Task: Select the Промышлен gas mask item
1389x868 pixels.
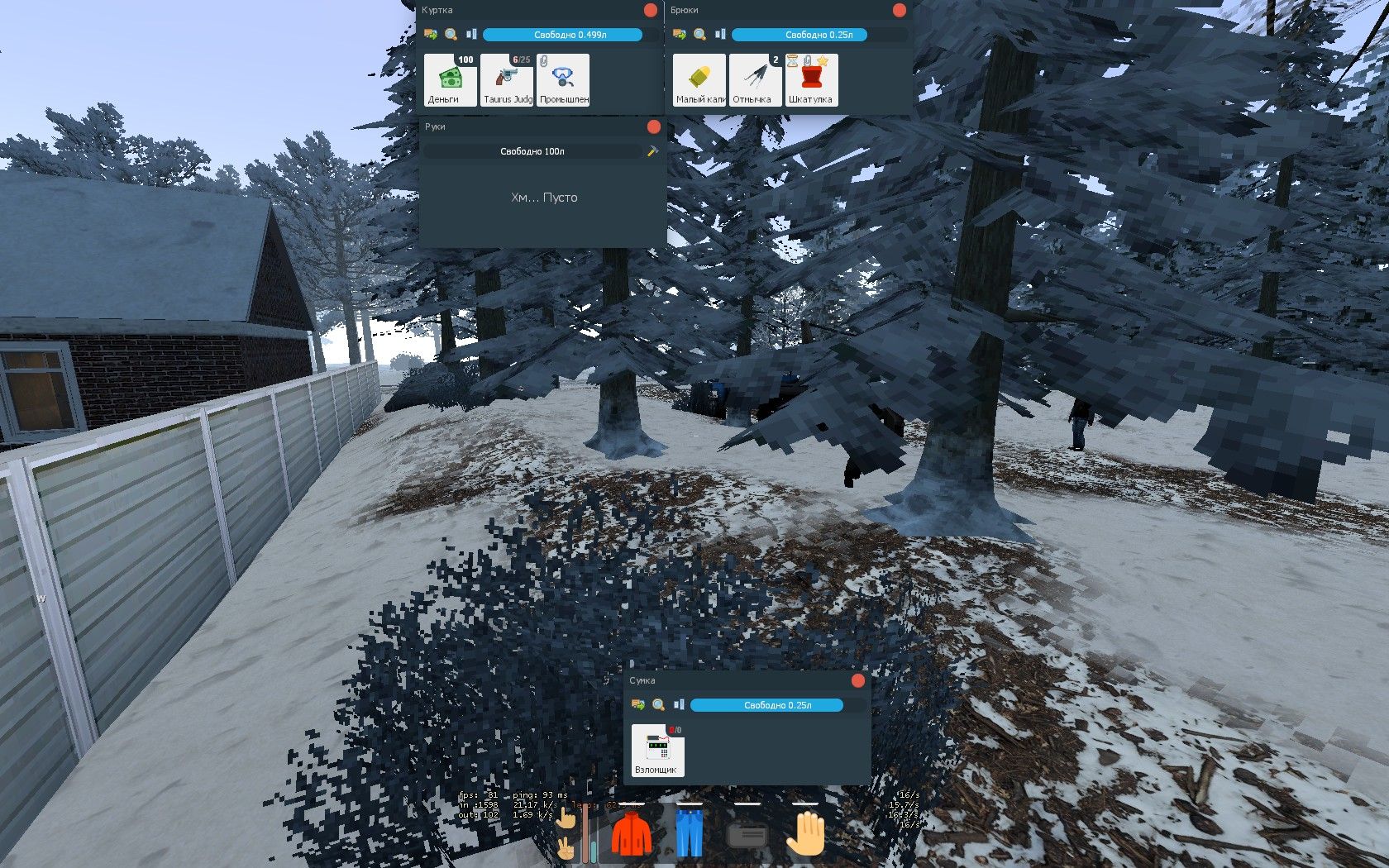Action: (563, 80)
